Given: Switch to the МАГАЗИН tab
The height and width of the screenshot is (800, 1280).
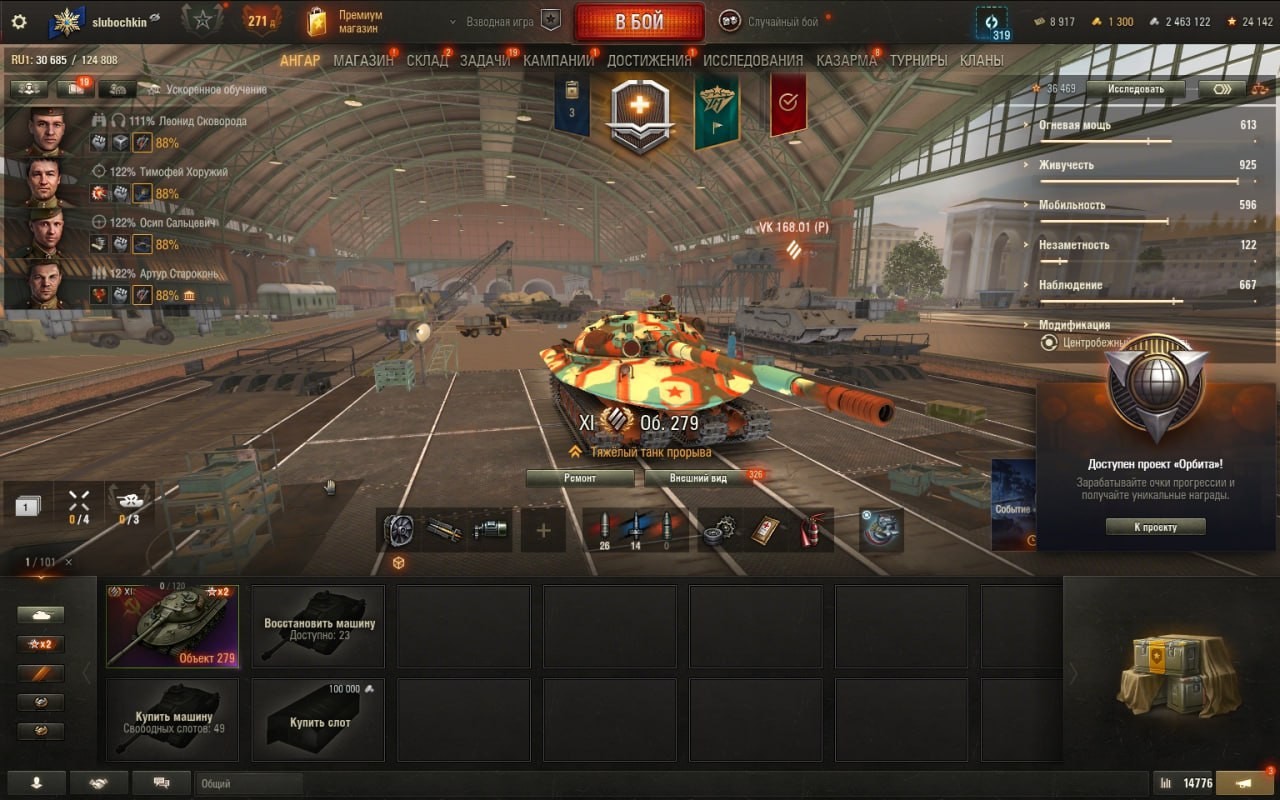Looking at the screenshot, I should 363,60.
